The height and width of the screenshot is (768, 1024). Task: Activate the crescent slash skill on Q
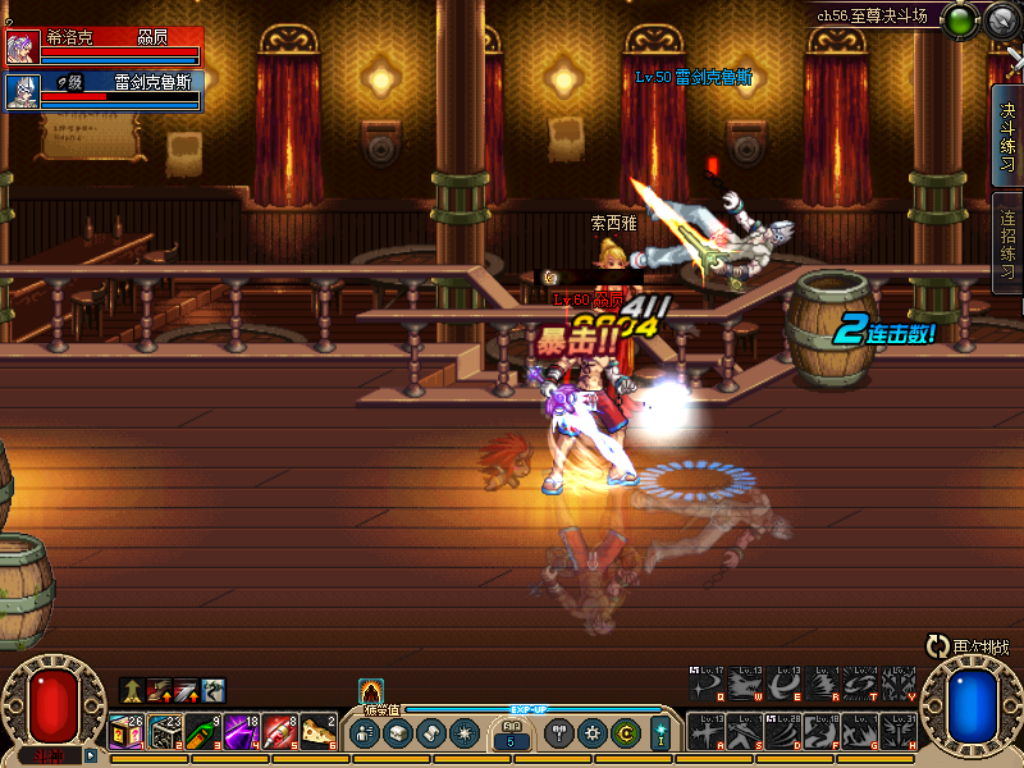point(706,684)
